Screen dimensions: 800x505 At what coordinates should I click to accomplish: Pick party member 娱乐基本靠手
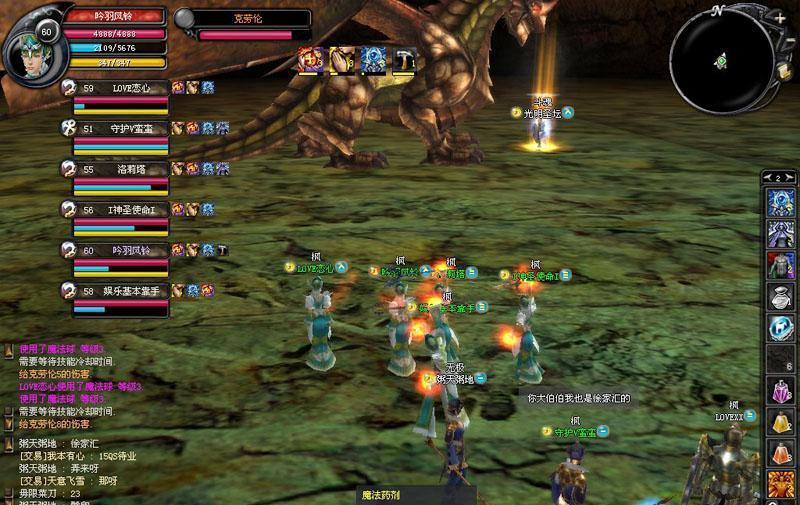coord(122,291)
